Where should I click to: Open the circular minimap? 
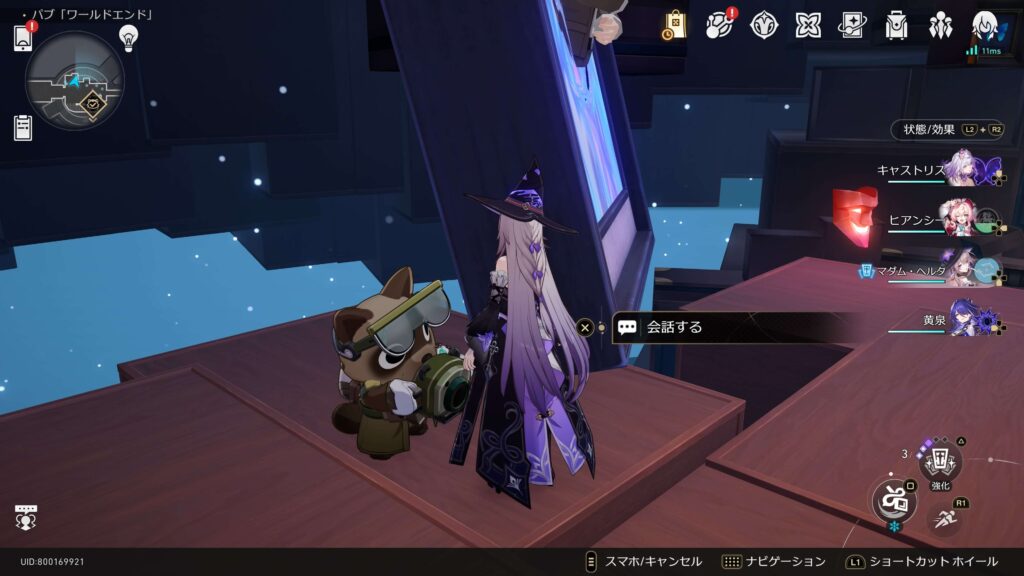point(74,81)
